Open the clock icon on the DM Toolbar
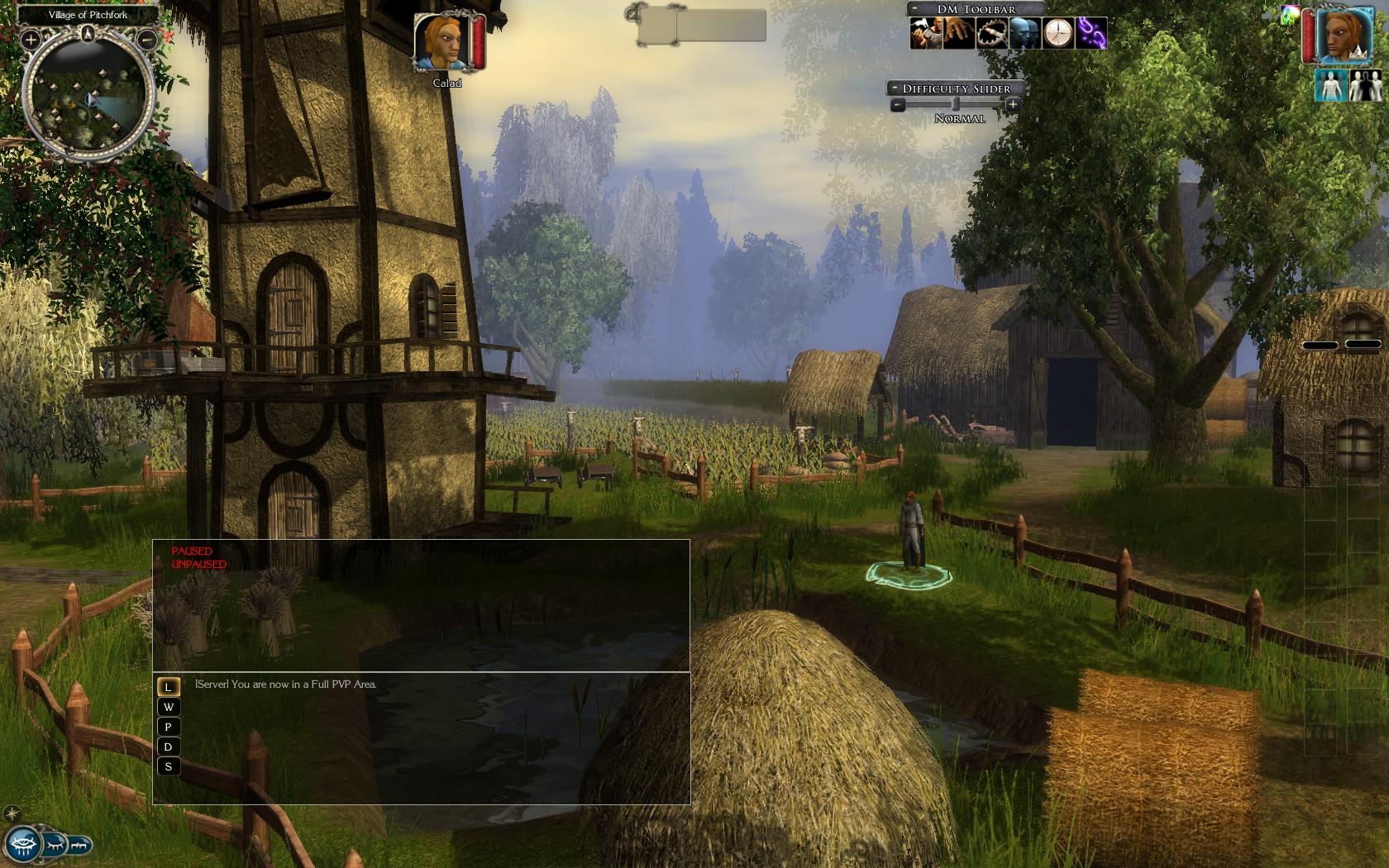 [x=1057, y=33]
